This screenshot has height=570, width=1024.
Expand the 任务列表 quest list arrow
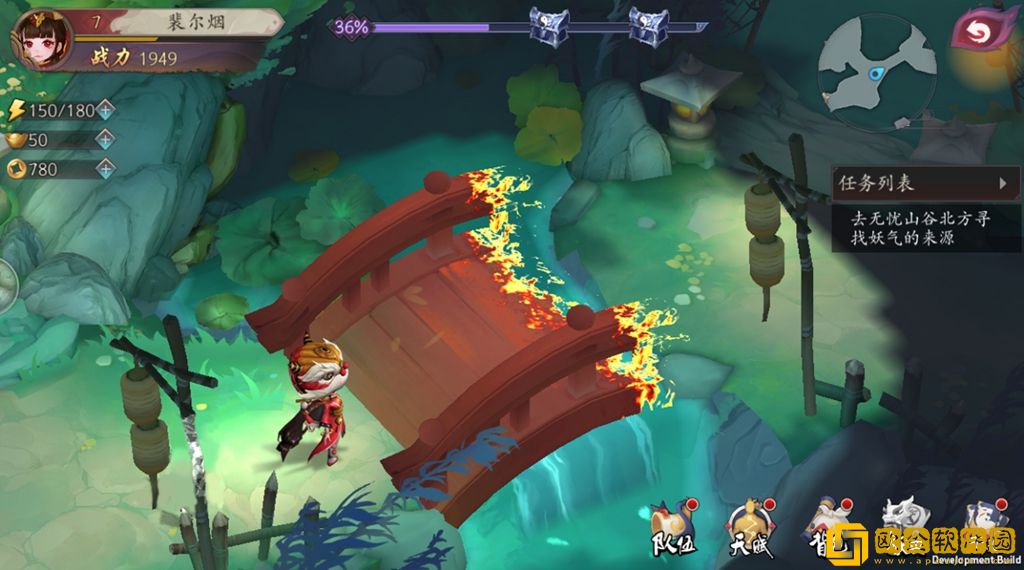pos(1002,183)
